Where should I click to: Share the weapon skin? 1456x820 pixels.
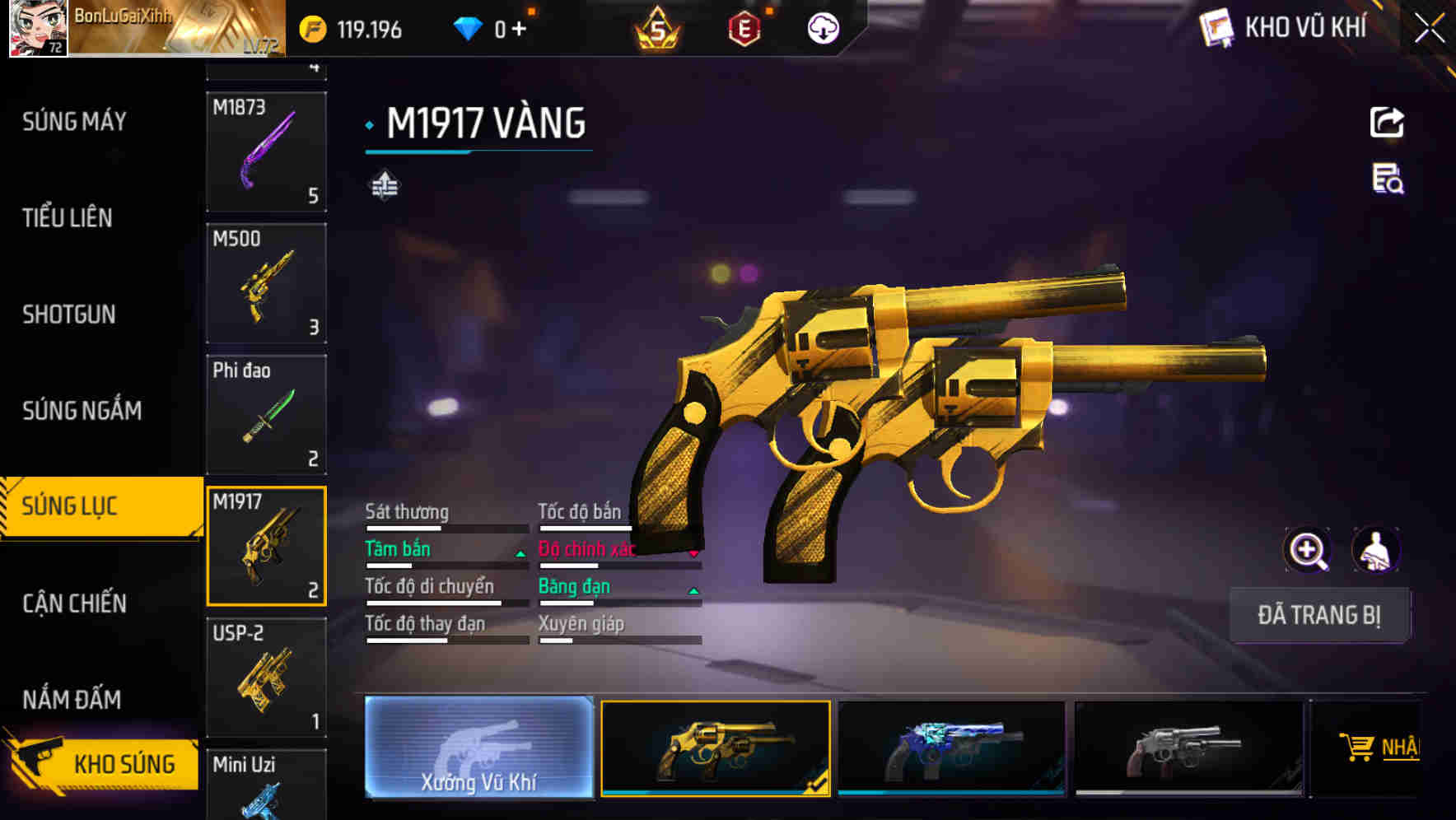tap(1387, 123)
